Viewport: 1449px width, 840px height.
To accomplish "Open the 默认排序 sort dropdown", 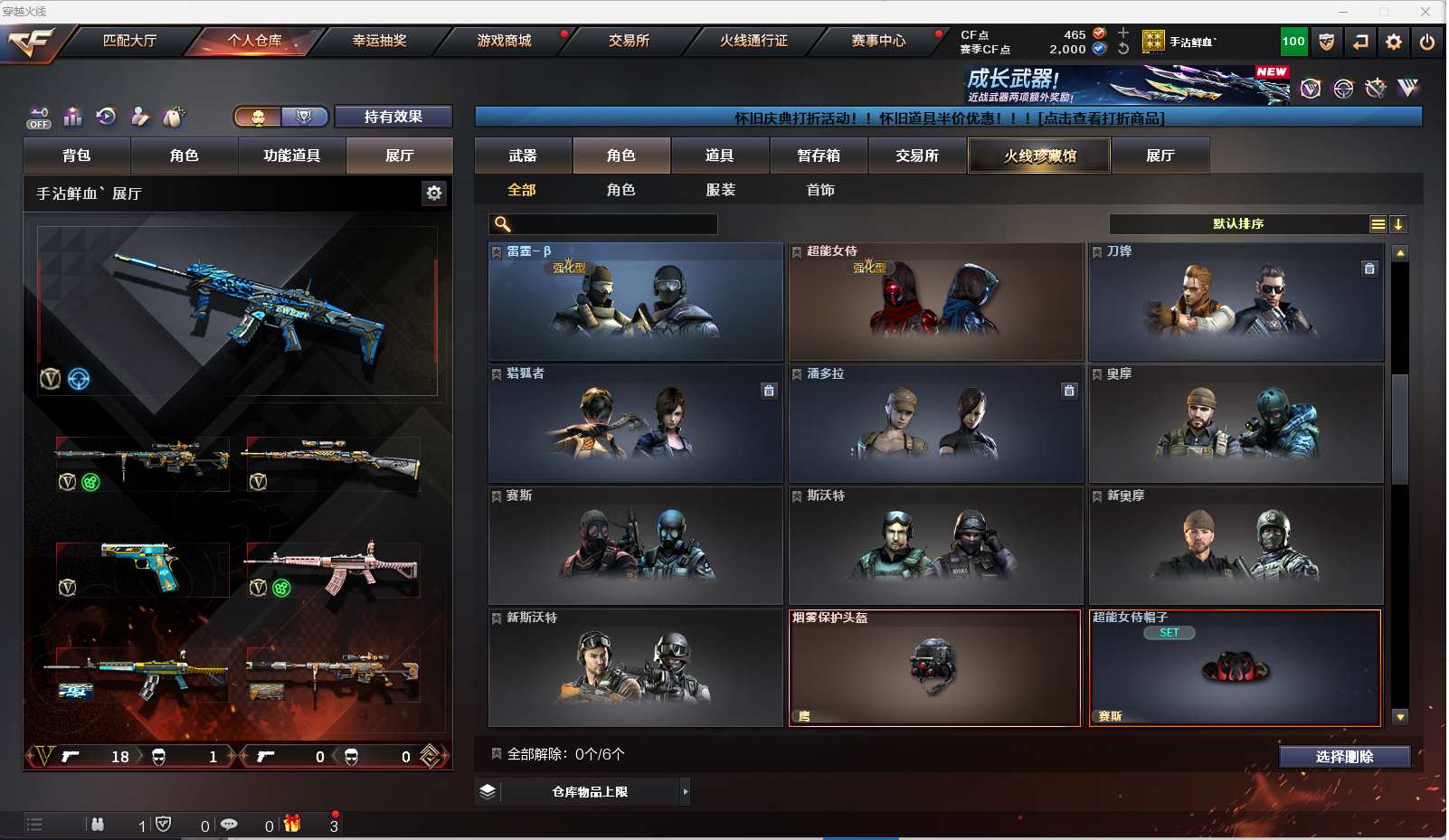I will click(1239, 224).
